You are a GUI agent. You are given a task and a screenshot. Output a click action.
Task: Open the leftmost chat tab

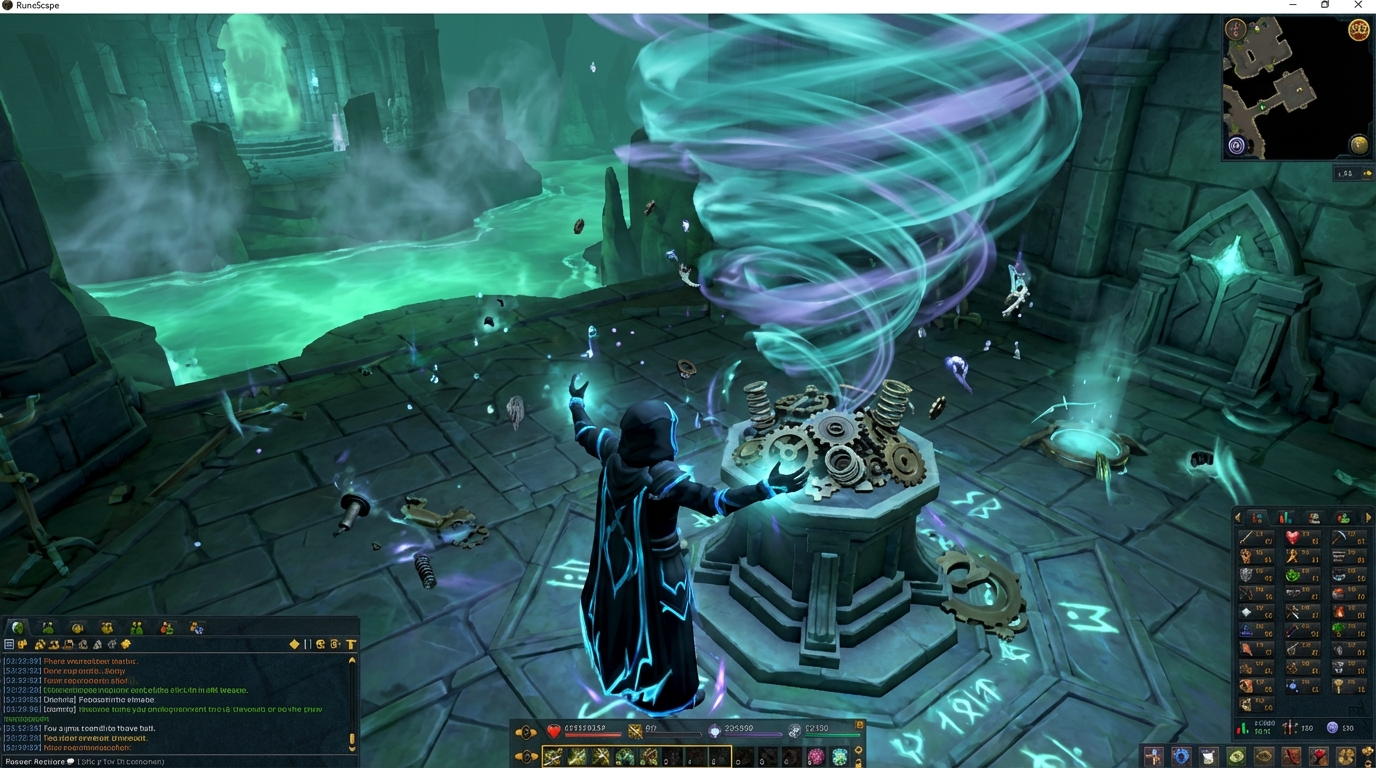coord(17,627)
